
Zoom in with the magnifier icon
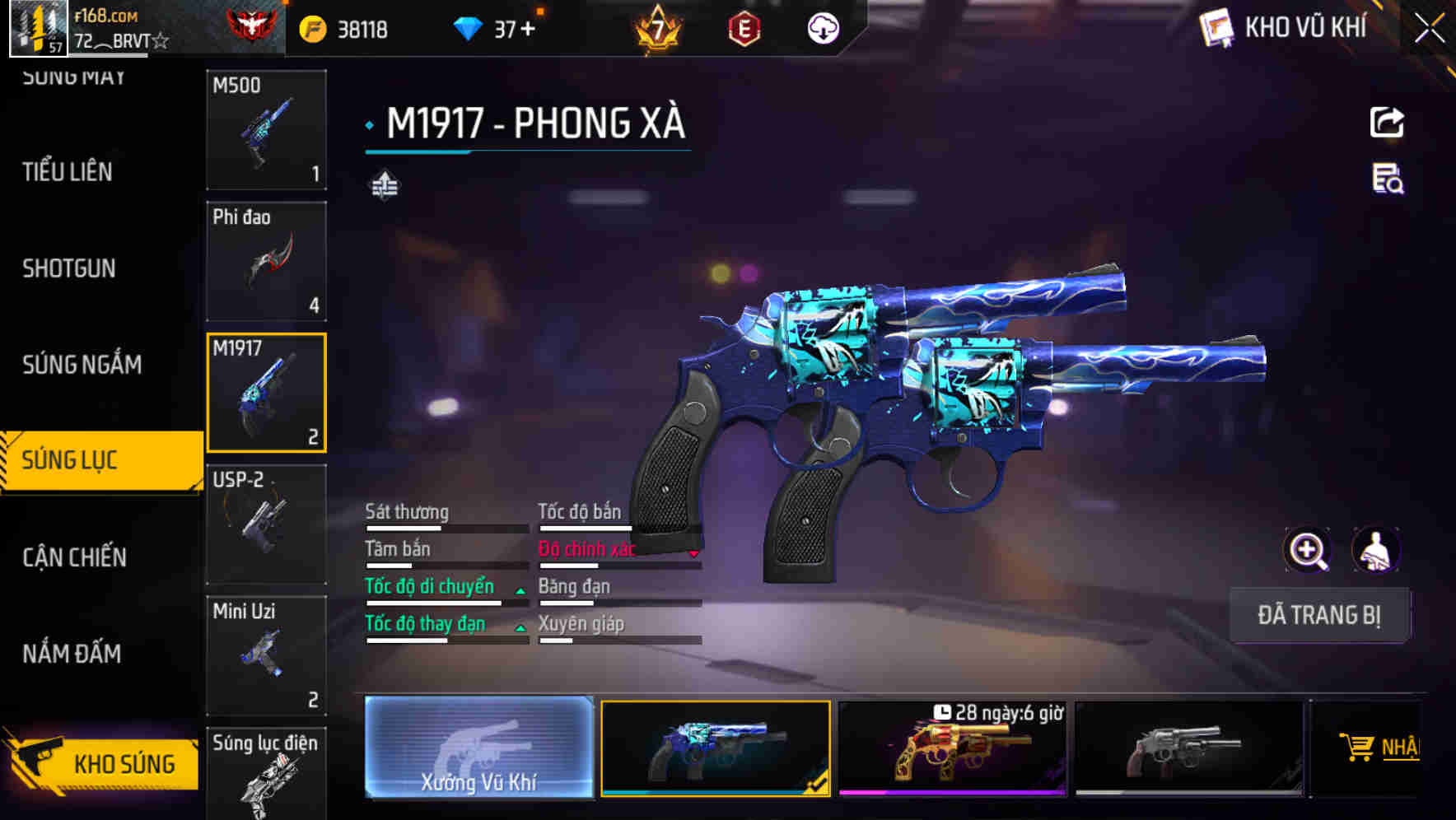coord(1307,550)
